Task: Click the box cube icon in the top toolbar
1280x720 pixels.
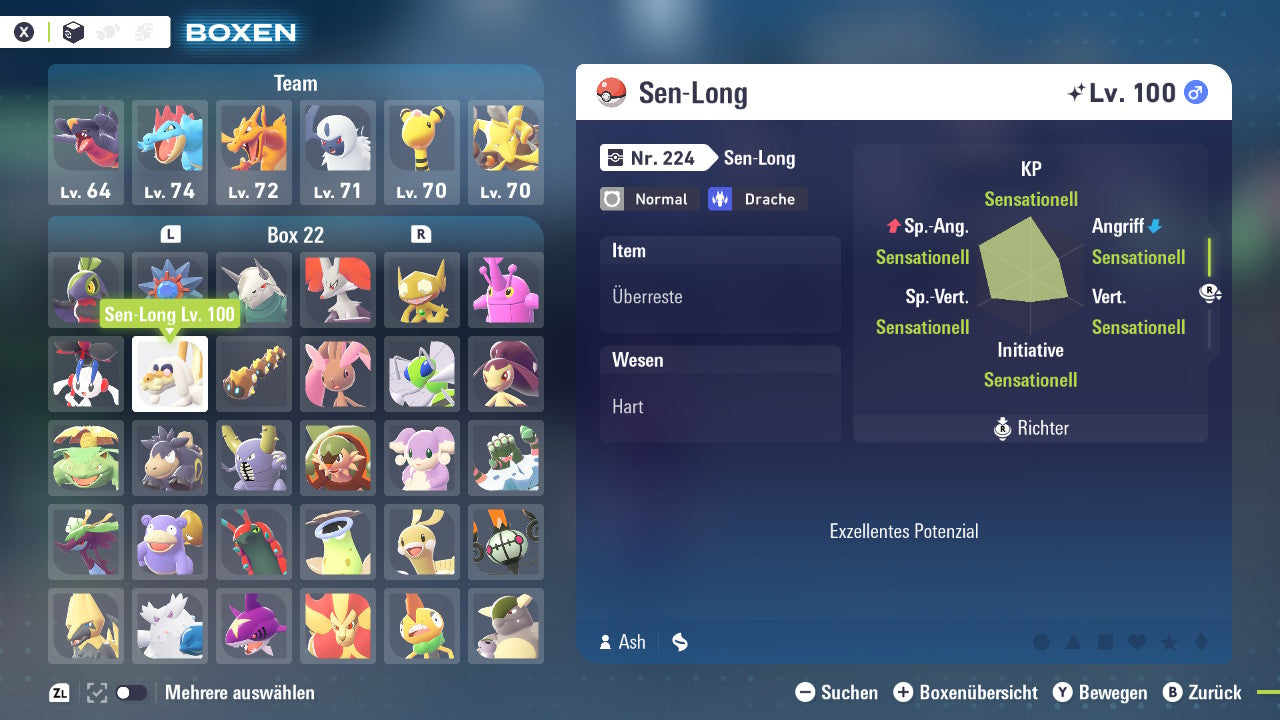Action: tap(70, 31)
